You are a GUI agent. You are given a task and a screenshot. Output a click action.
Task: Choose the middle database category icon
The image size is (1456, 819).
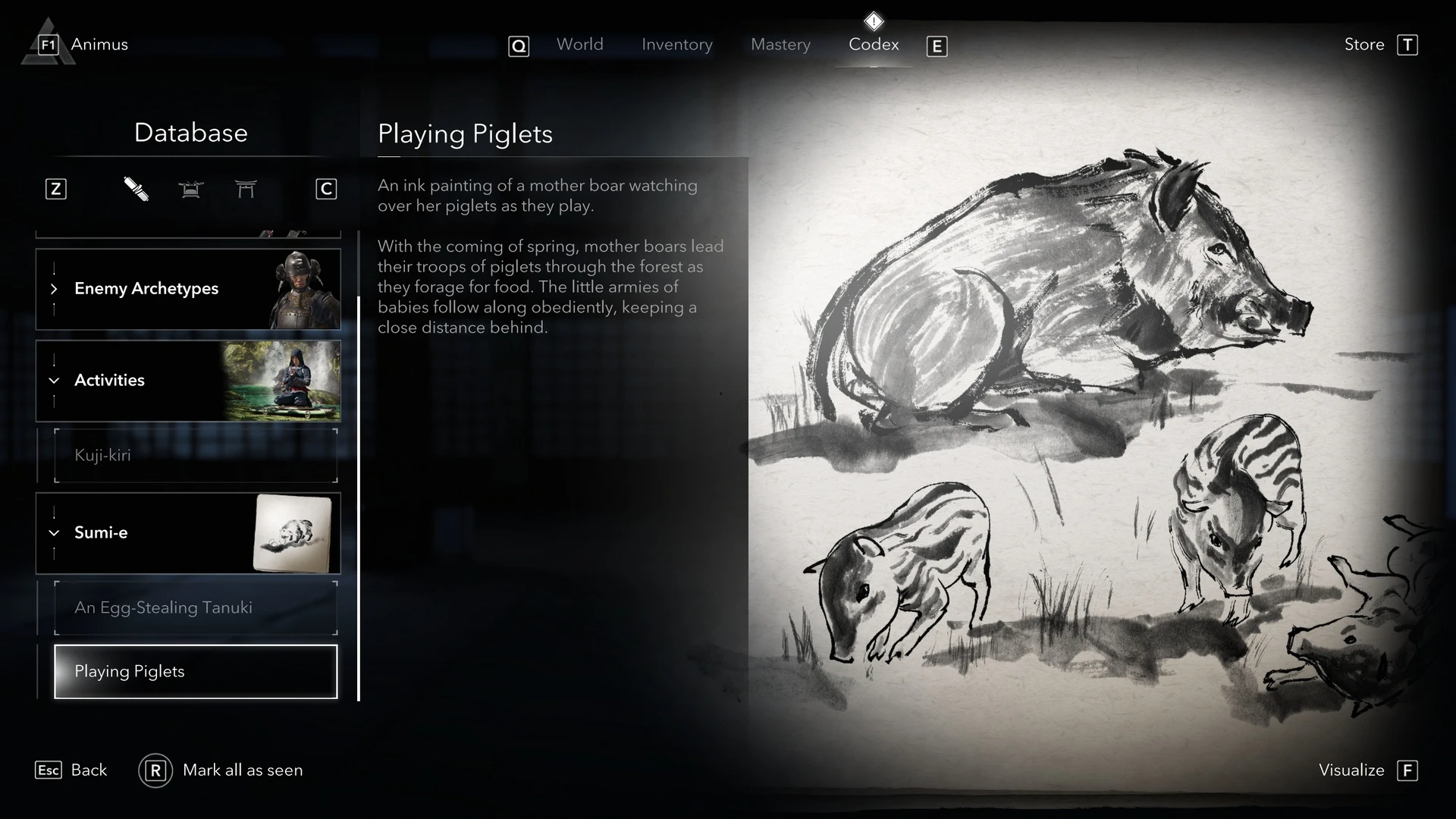191,189
